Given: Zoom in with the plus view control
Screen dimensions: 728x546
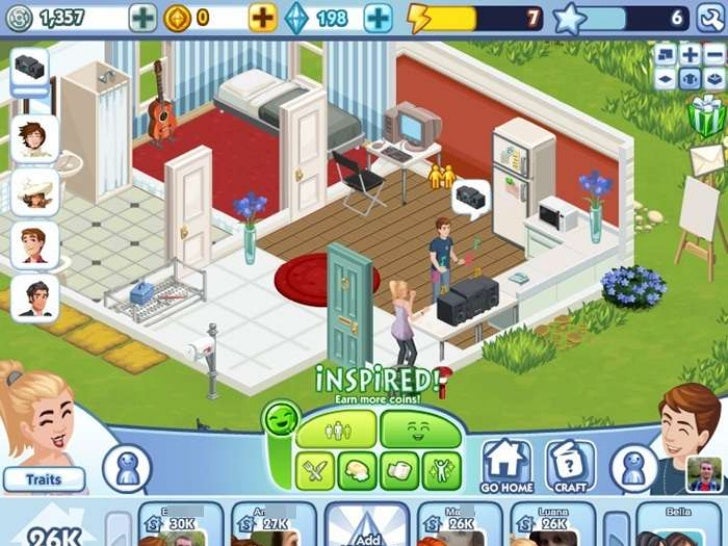Looking at the screenshot, I should 690,54.
